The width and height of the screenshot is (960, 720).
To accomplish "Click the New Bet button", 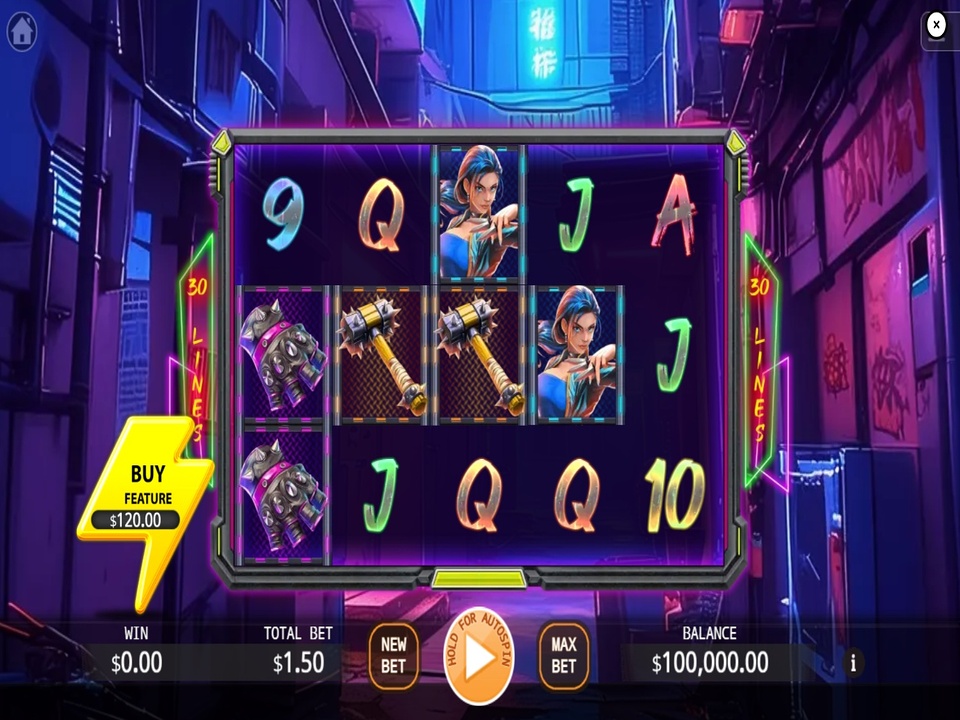I will point(393,656).
